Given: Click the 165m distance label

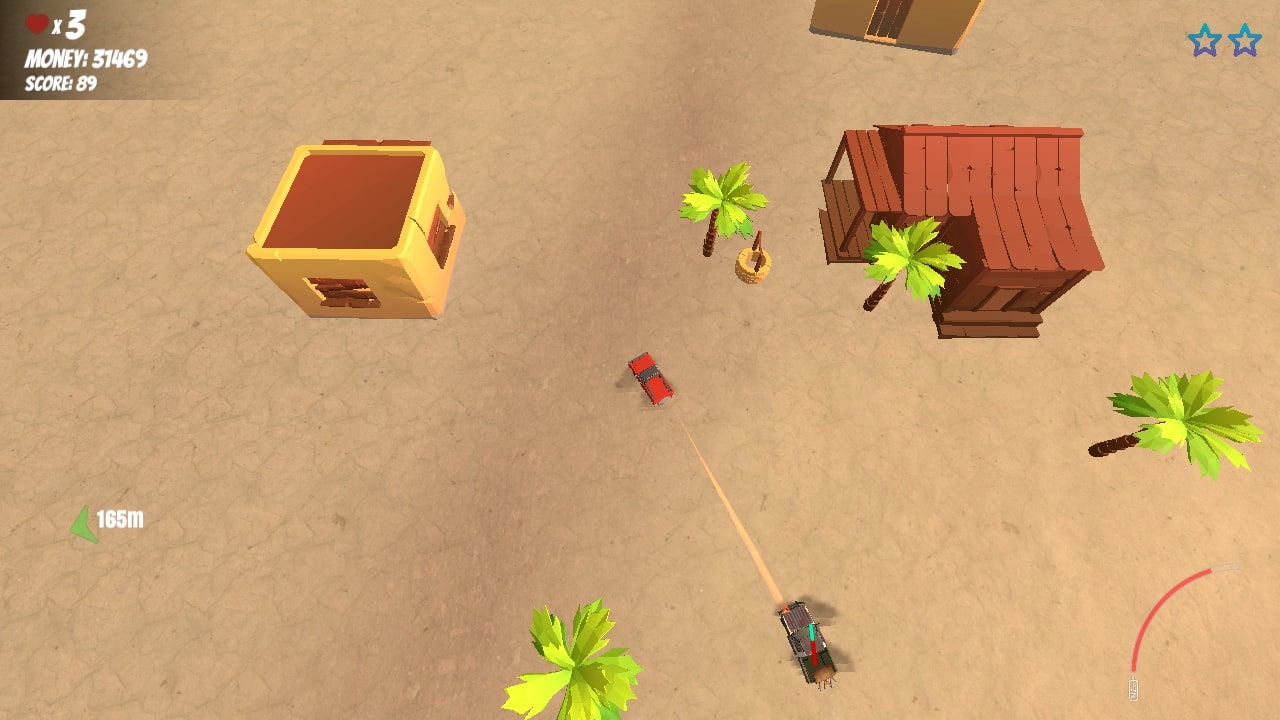Looking at the screenshot, I should tap(118, 518).
